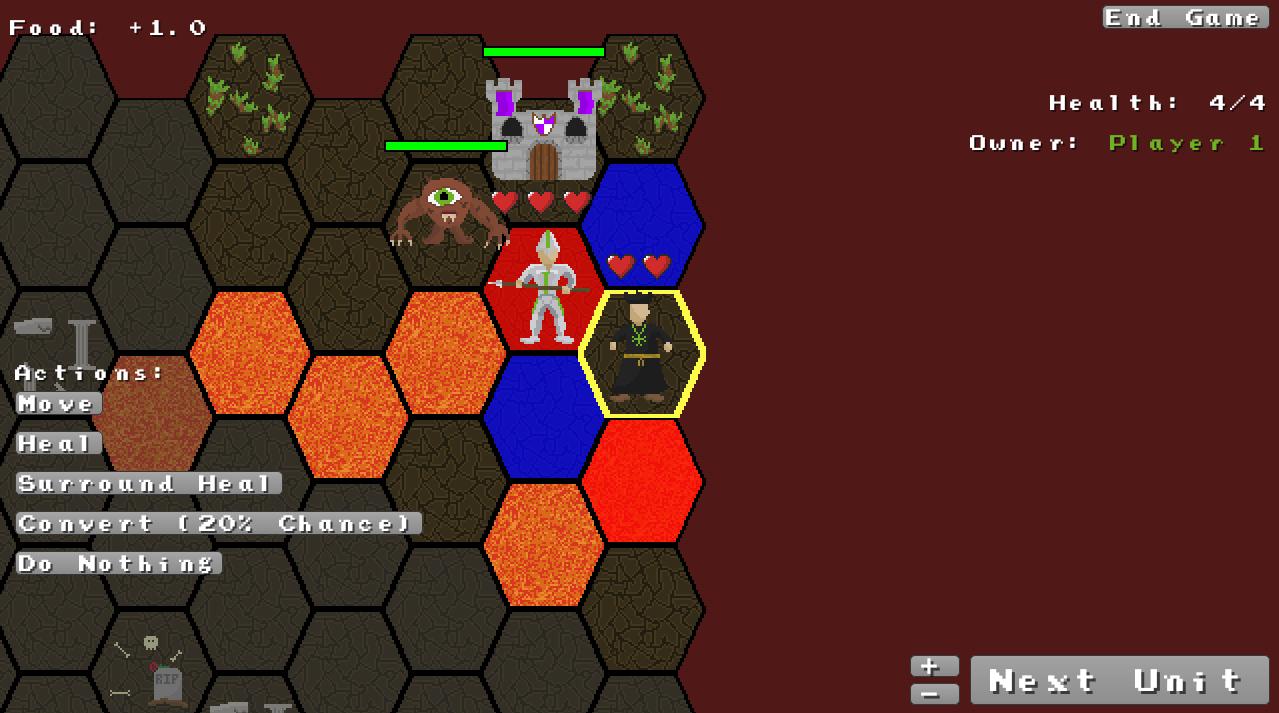Click the End Game button
Screen dimensions: 1279x713
[x=1185, y=18]
